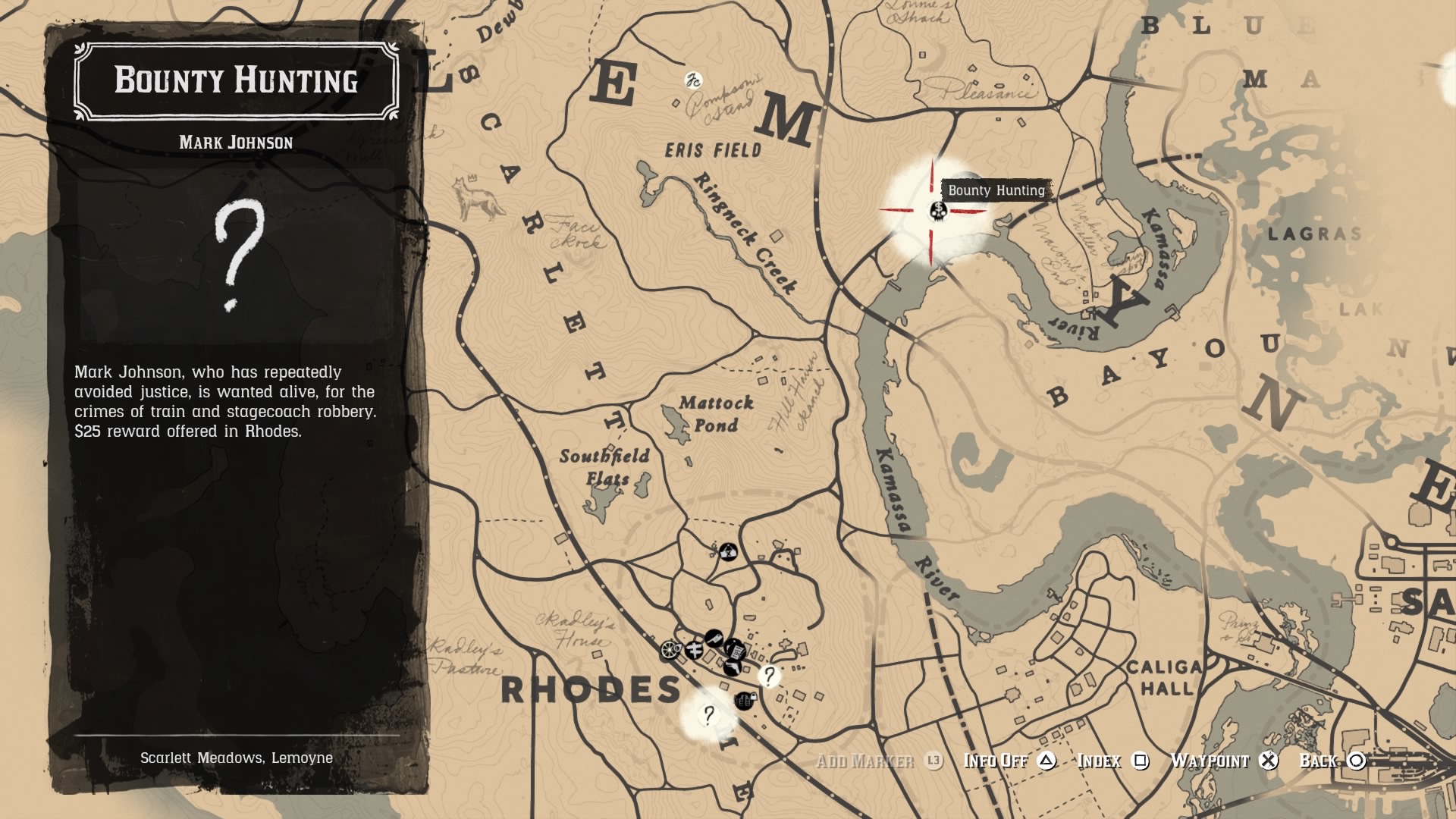Select the butcher cleaver icon in Rhodes

[x=713, y=639]
